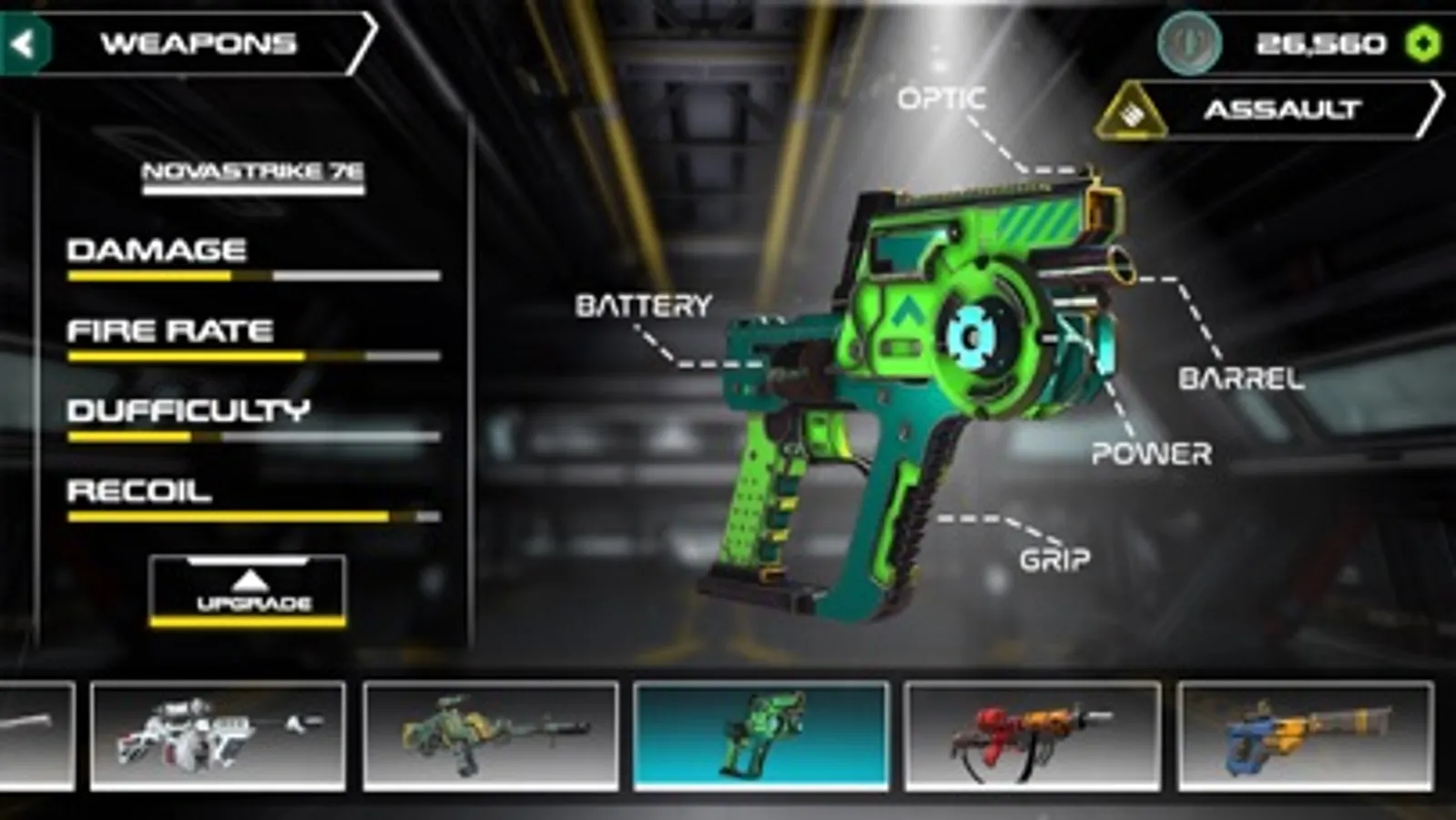
Task: Toggle selection of the red assault rifle thumbnail
Action: pyautogui.click(x=1033, y=736)
